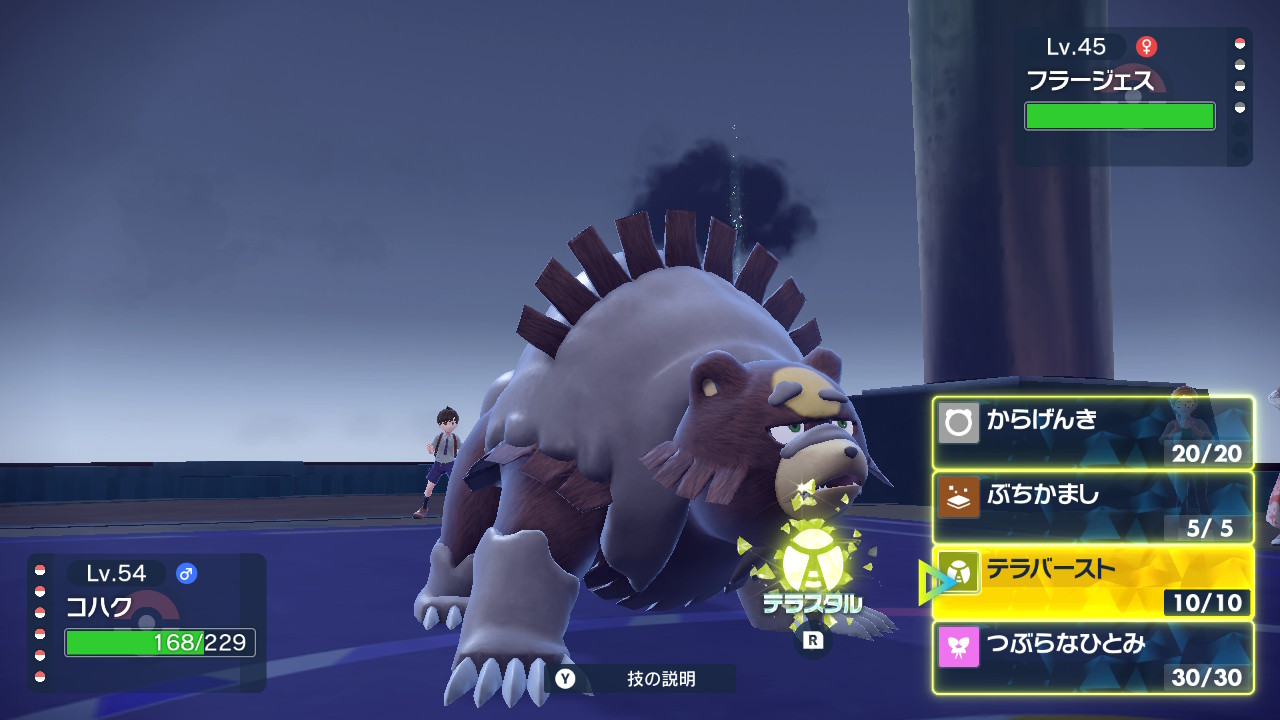Select the move からげんき
Viewport: 1280px width, 720px height.
(x=1093, y=433)
